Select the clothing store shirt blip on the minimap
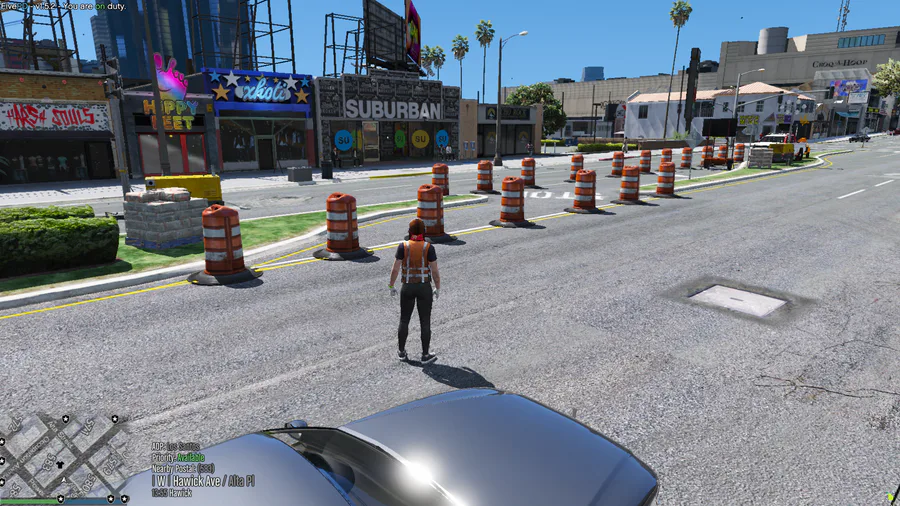Screen dimensions: 900x506 coord(59,463)
